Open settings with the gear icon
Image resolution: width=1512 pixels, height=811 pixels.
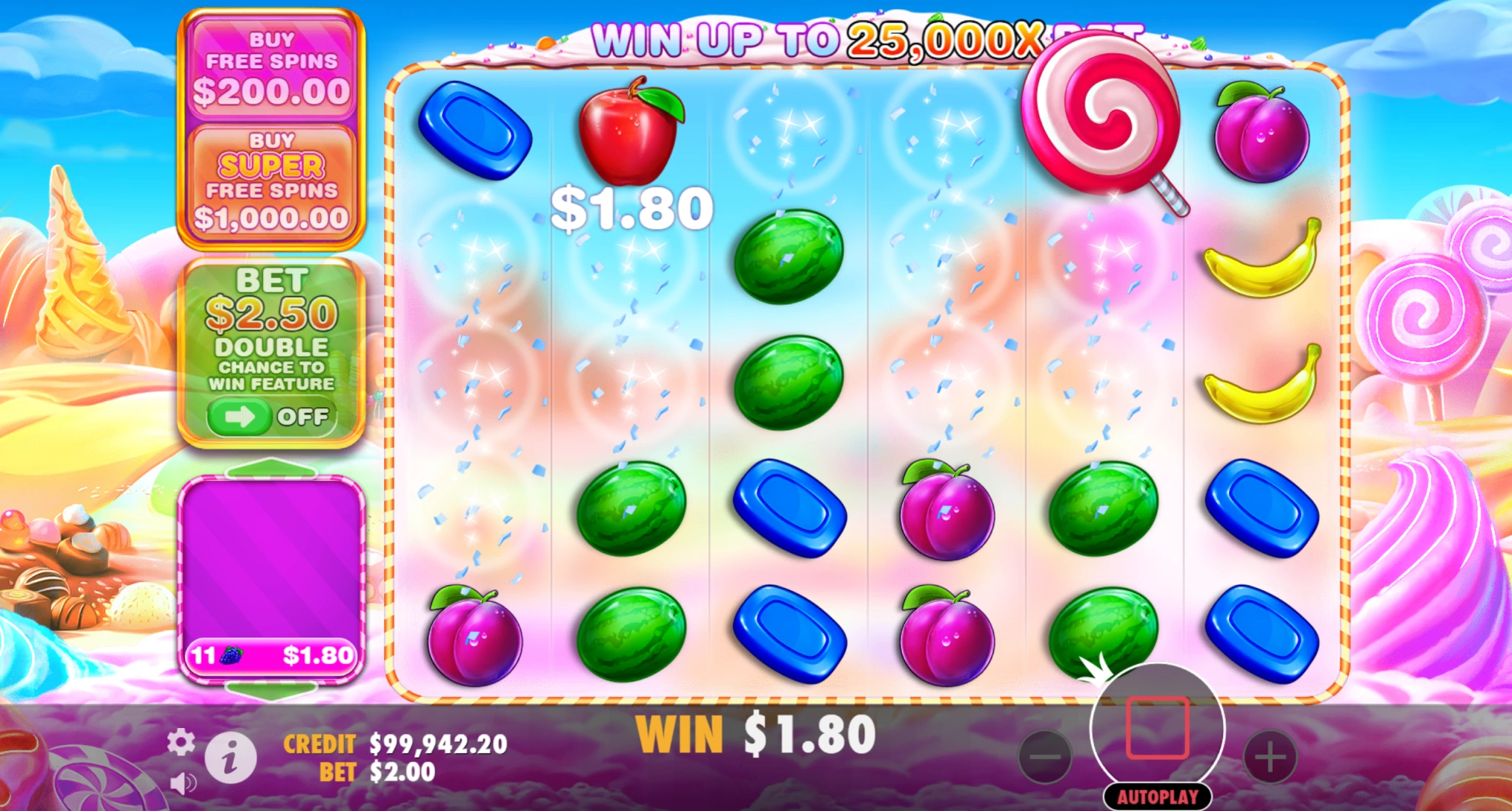pos(180,741)
